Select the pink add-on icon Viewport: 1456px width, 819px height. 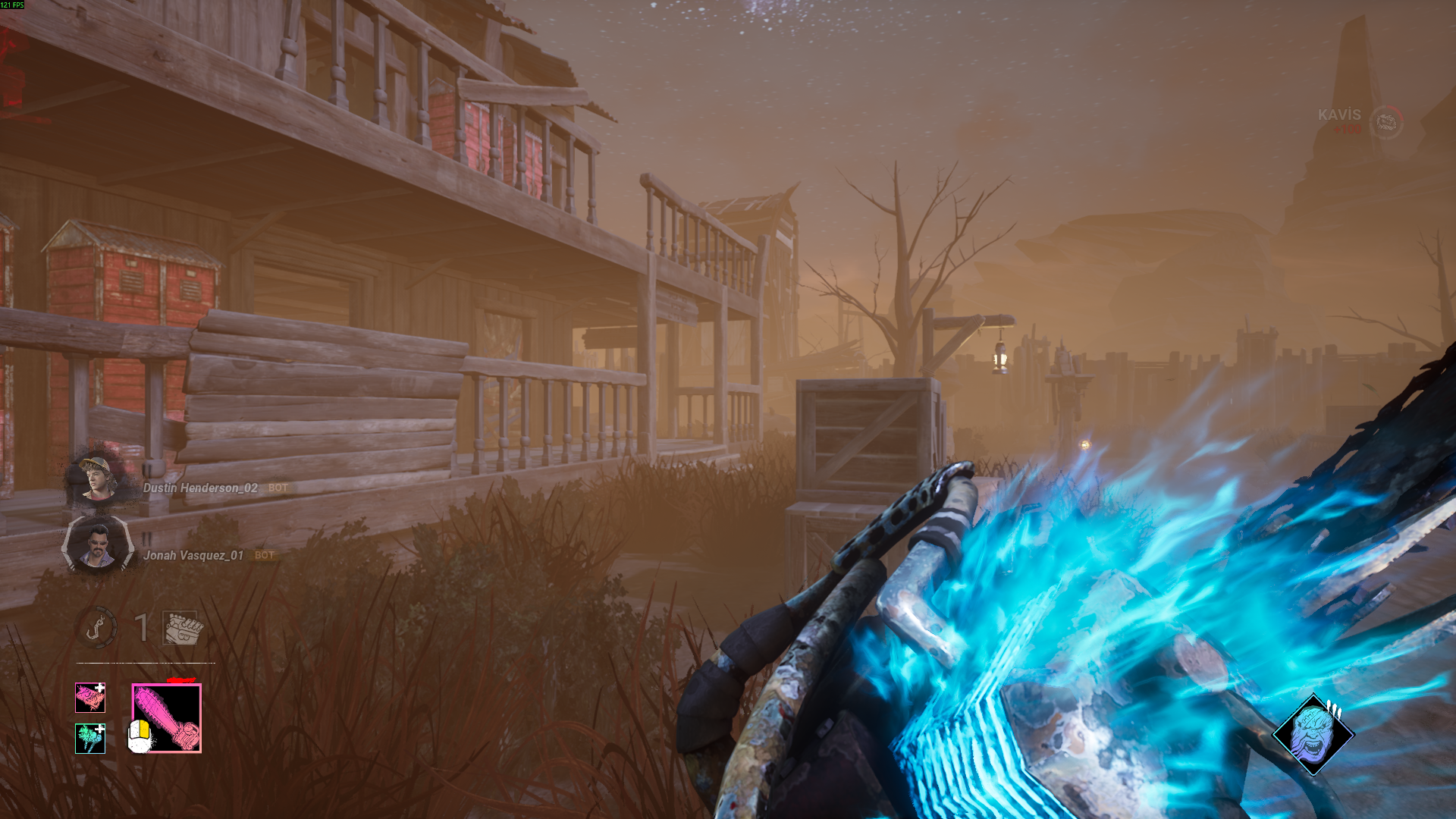click(x=90, y=698)
